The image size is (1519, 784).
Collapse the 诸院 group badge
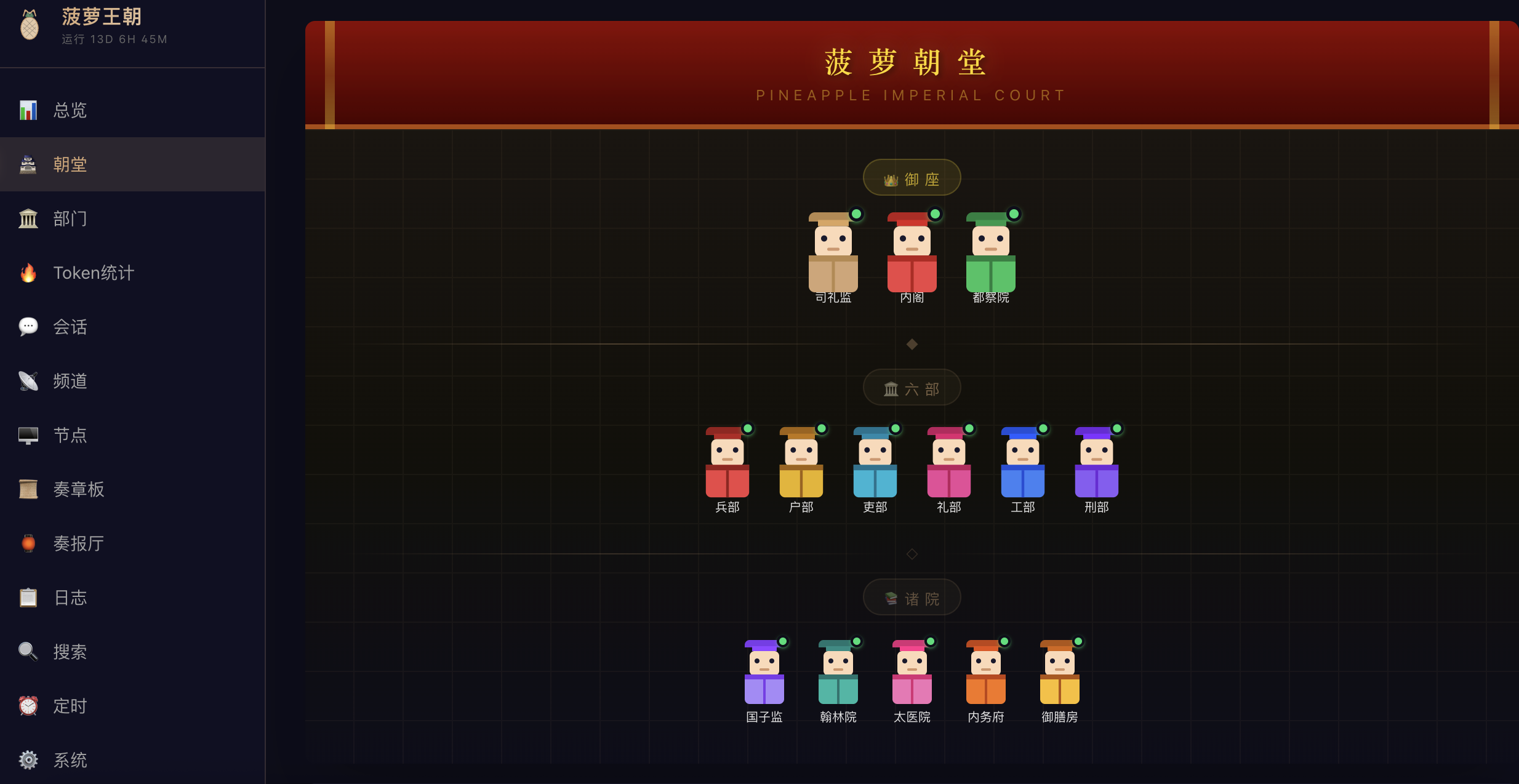coord(912,597)
